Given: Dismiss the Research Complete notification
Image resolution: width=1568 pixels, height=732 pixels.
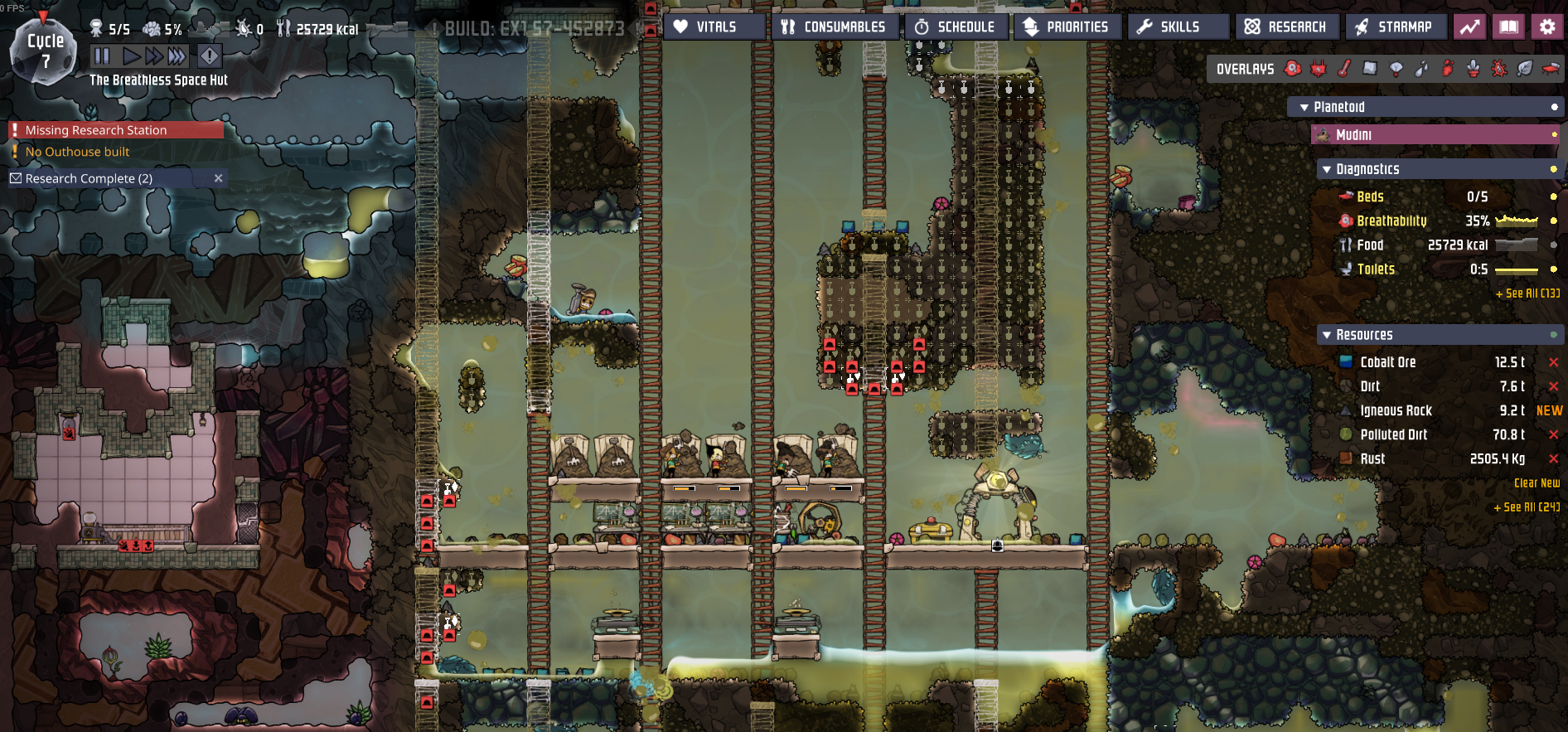Looking at the screenshot, I should click(219, 178).
